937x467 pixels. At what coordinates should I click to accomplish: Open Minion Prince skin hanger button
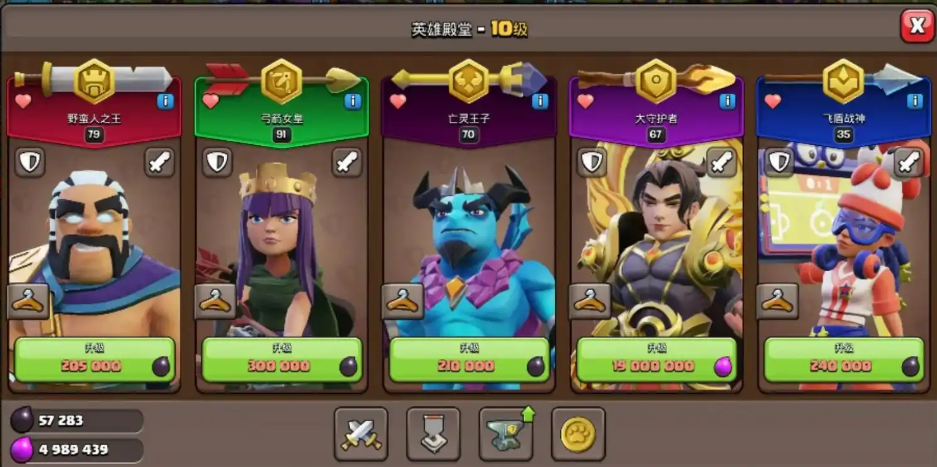(402, 300)
